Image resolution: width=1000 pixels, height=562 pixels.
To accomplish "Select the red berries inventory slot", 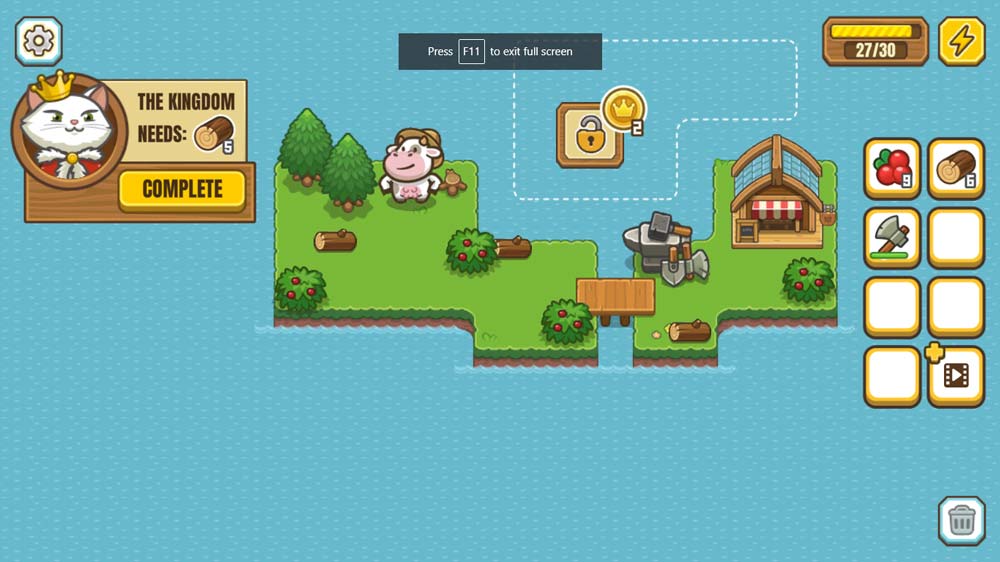I will tap(892, 169).
